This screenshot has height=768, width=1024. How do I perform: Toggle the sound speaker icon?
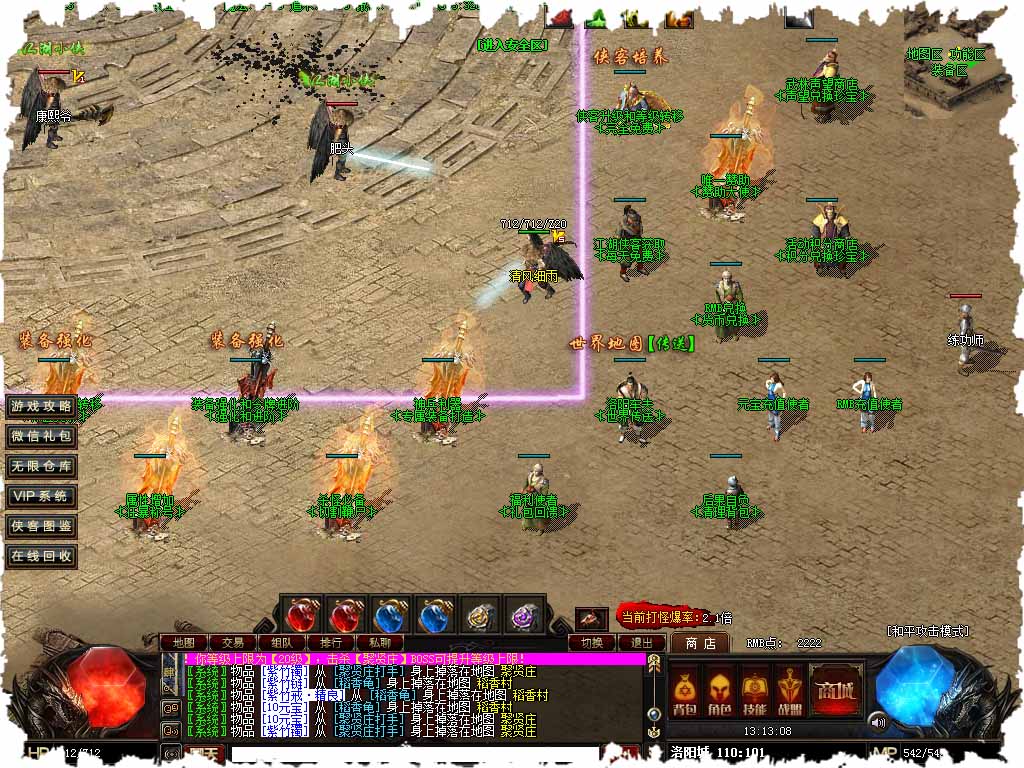point(878,721)
